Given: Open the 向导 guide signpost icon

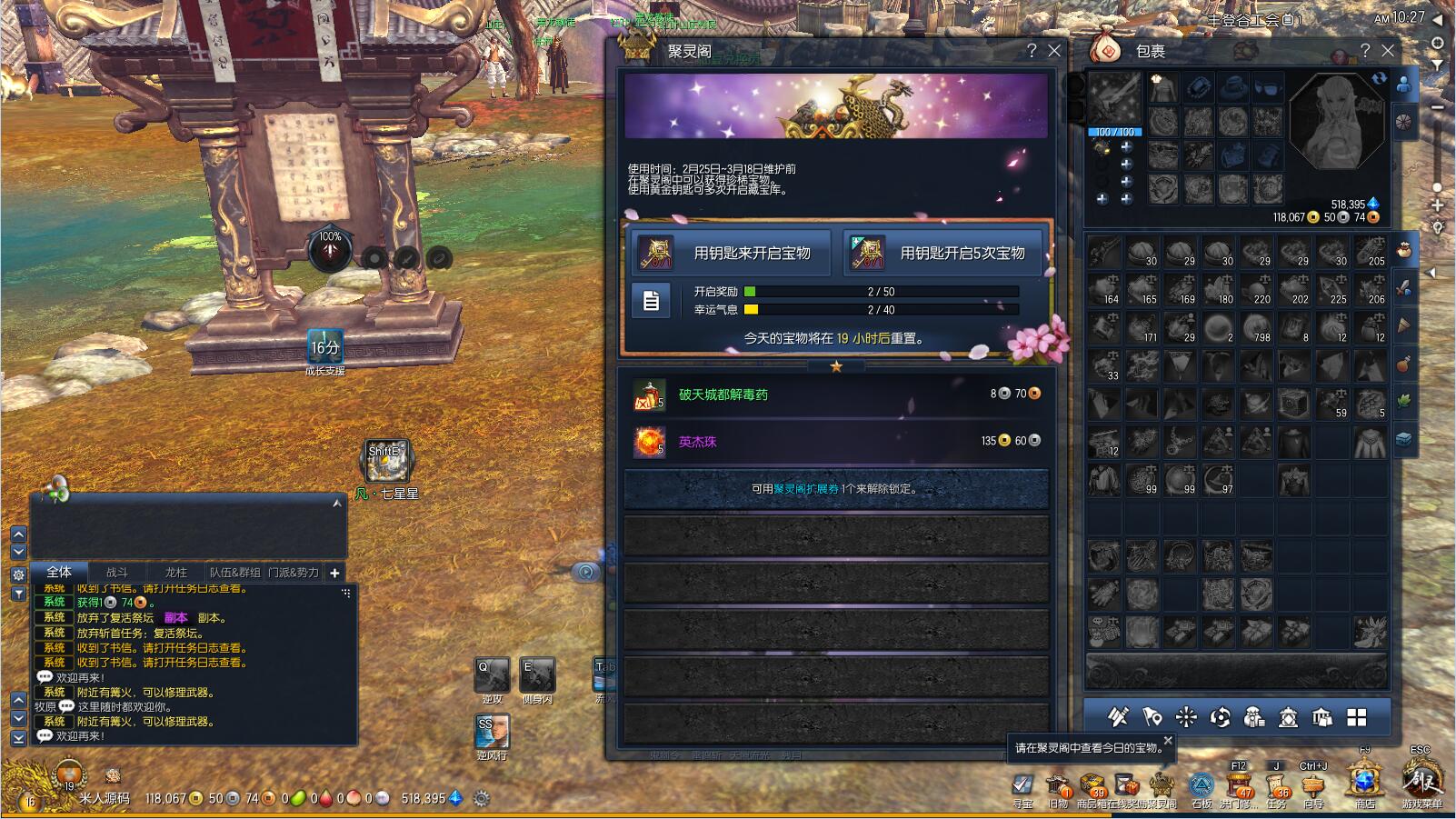Looking at the screenshot, I should pos(1313,785).
